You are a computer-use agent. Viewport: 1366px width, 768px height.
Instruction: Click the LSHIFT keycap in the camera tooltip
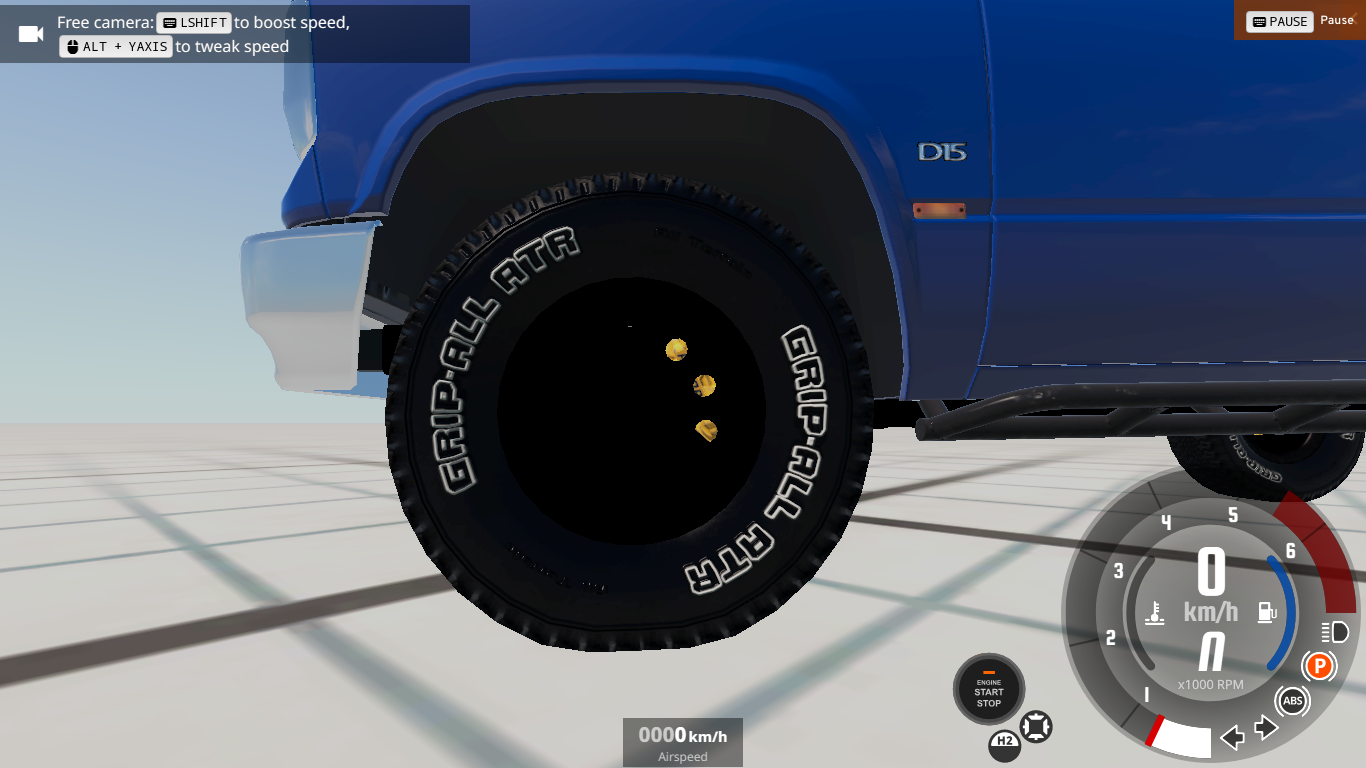tap(194, 22)
